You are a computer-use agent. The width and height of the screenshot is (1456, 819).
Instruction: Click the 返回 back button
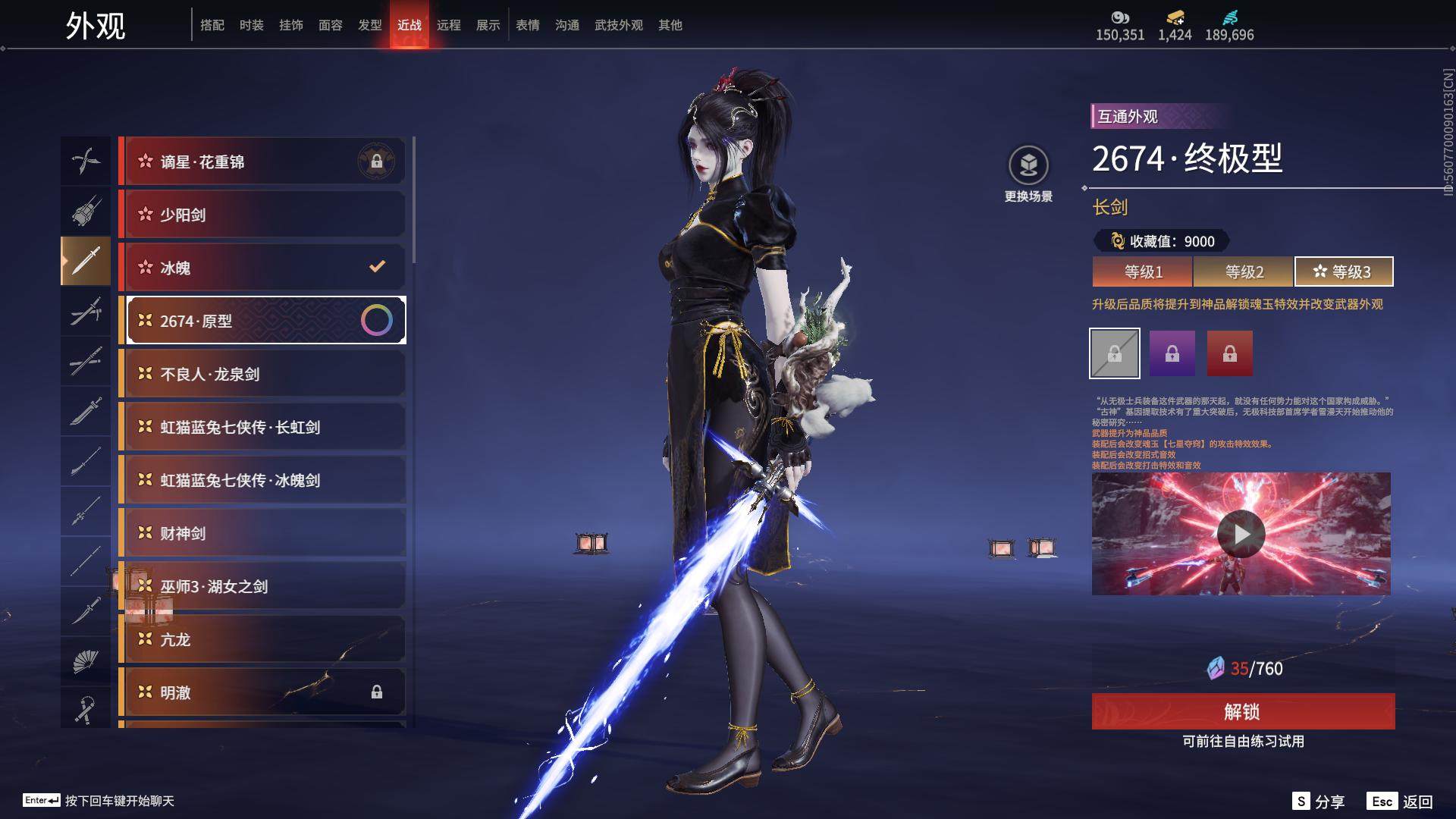1401,802
